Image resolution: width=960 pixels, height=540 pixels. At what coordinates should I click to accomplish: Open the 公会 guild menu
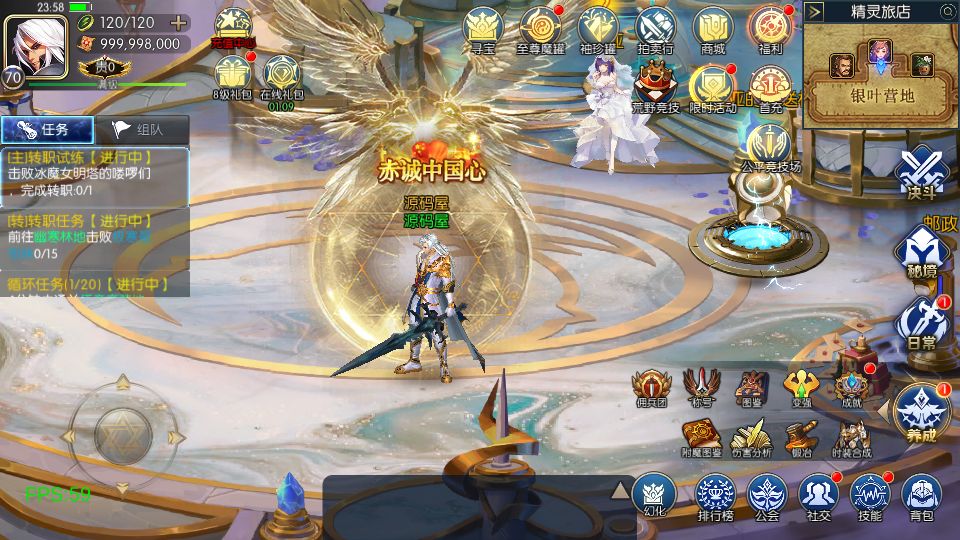coord(767,495)
